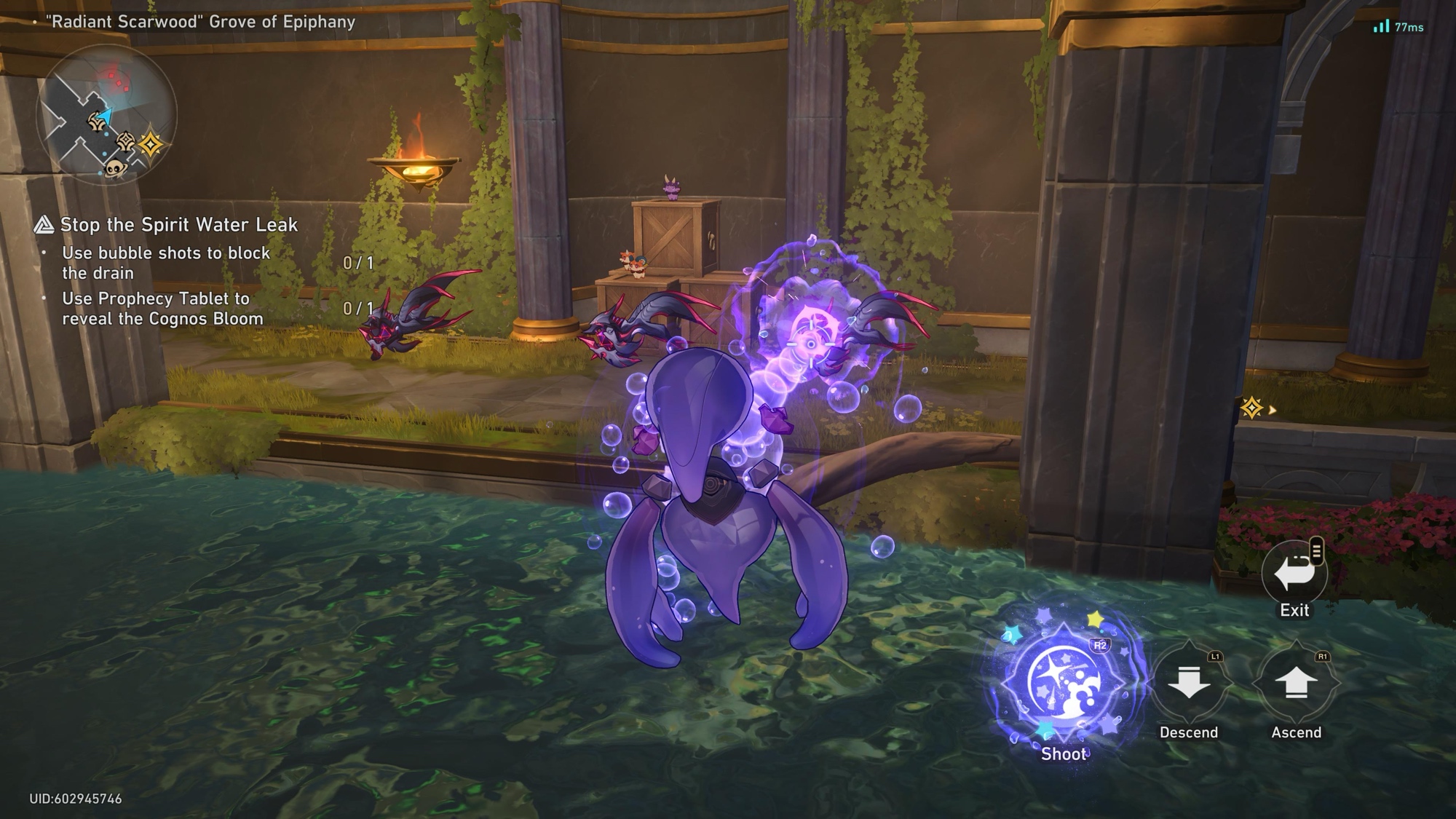Open the Stop the Spirit Water Leak objective
Image resolution: width=1456 pixels, height=819 pixels.
coord(178,225)
